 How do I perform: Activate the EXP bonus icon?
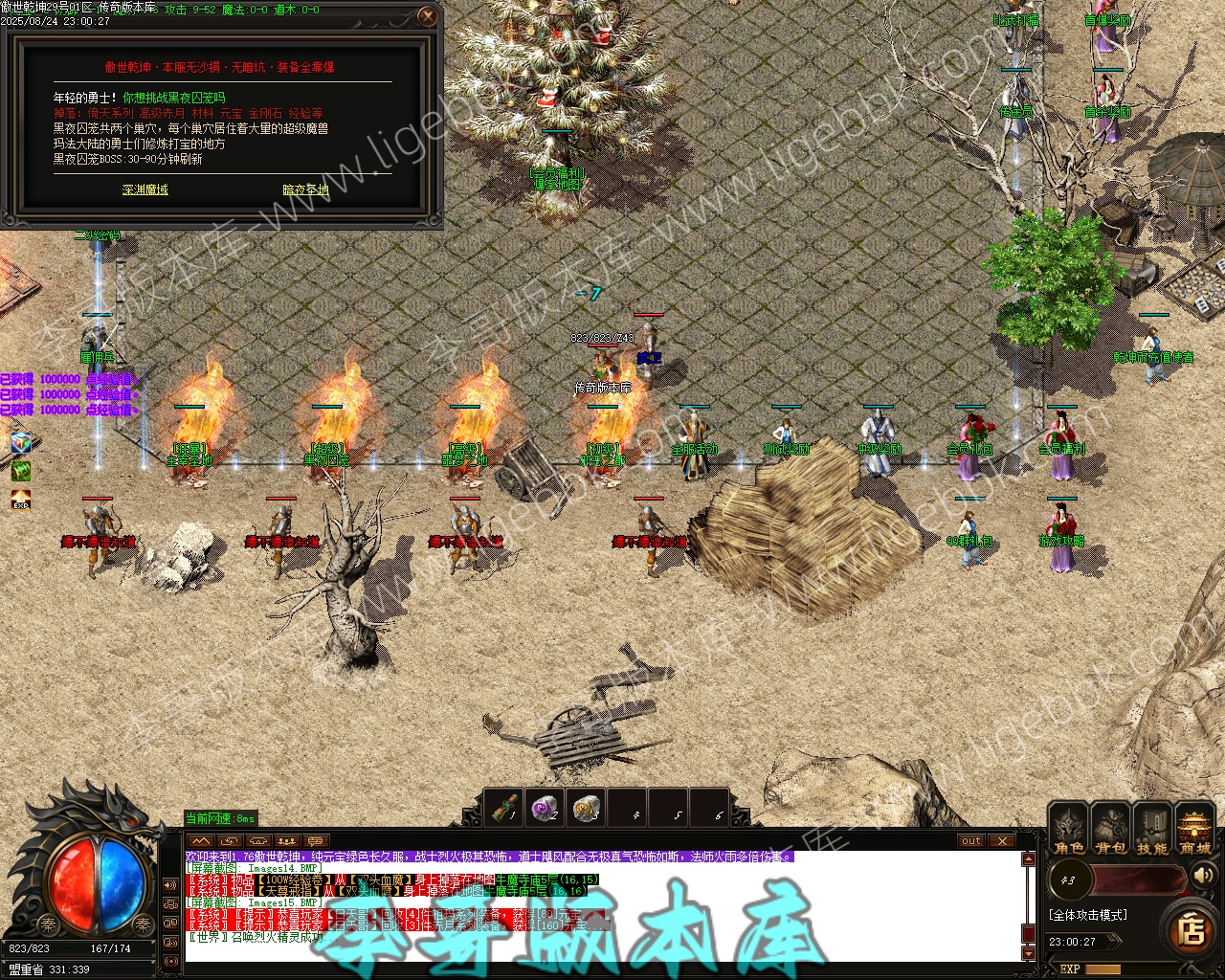click(21, 500)
